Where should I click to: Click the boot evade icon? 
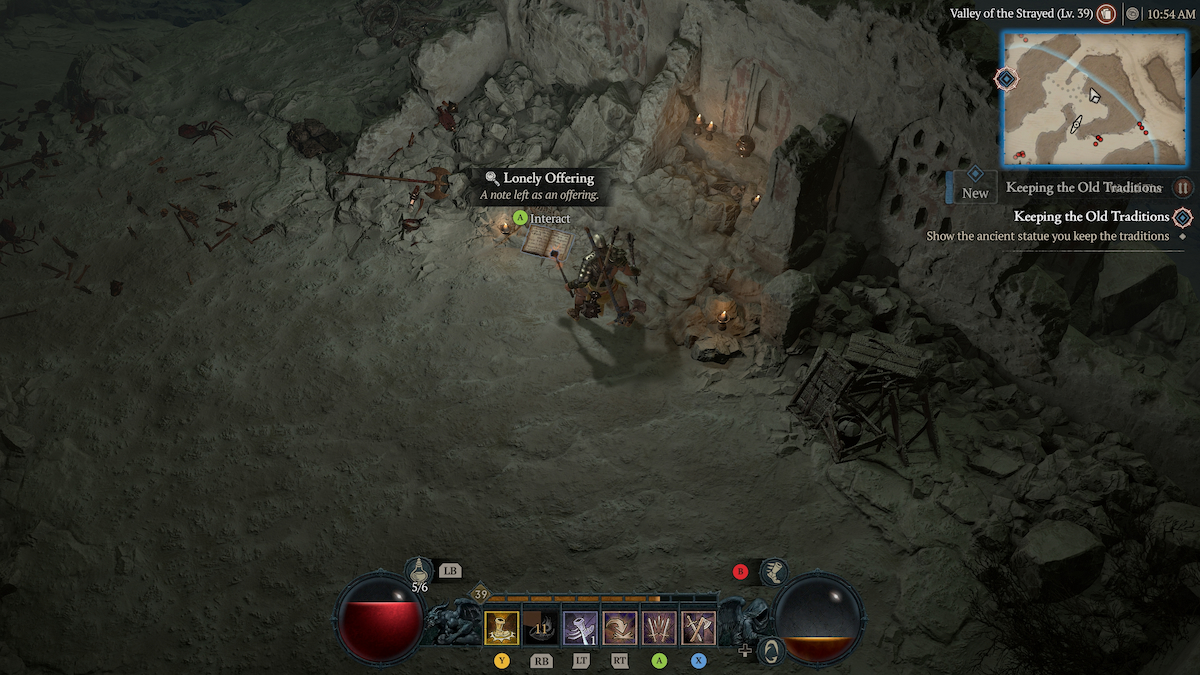(x=773, y=572)
